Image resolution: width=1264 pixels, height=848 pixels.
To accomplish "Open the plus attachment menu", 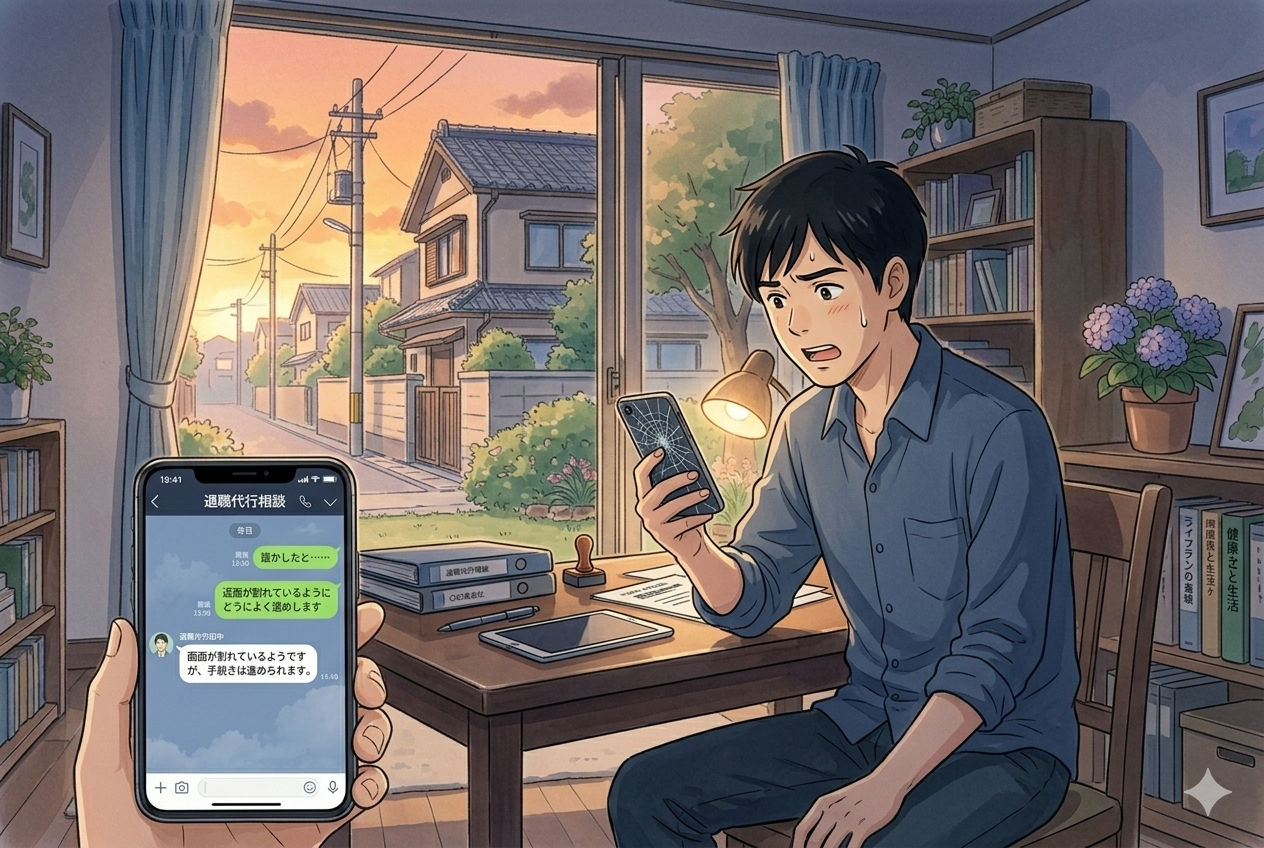I will coord(160,788).
